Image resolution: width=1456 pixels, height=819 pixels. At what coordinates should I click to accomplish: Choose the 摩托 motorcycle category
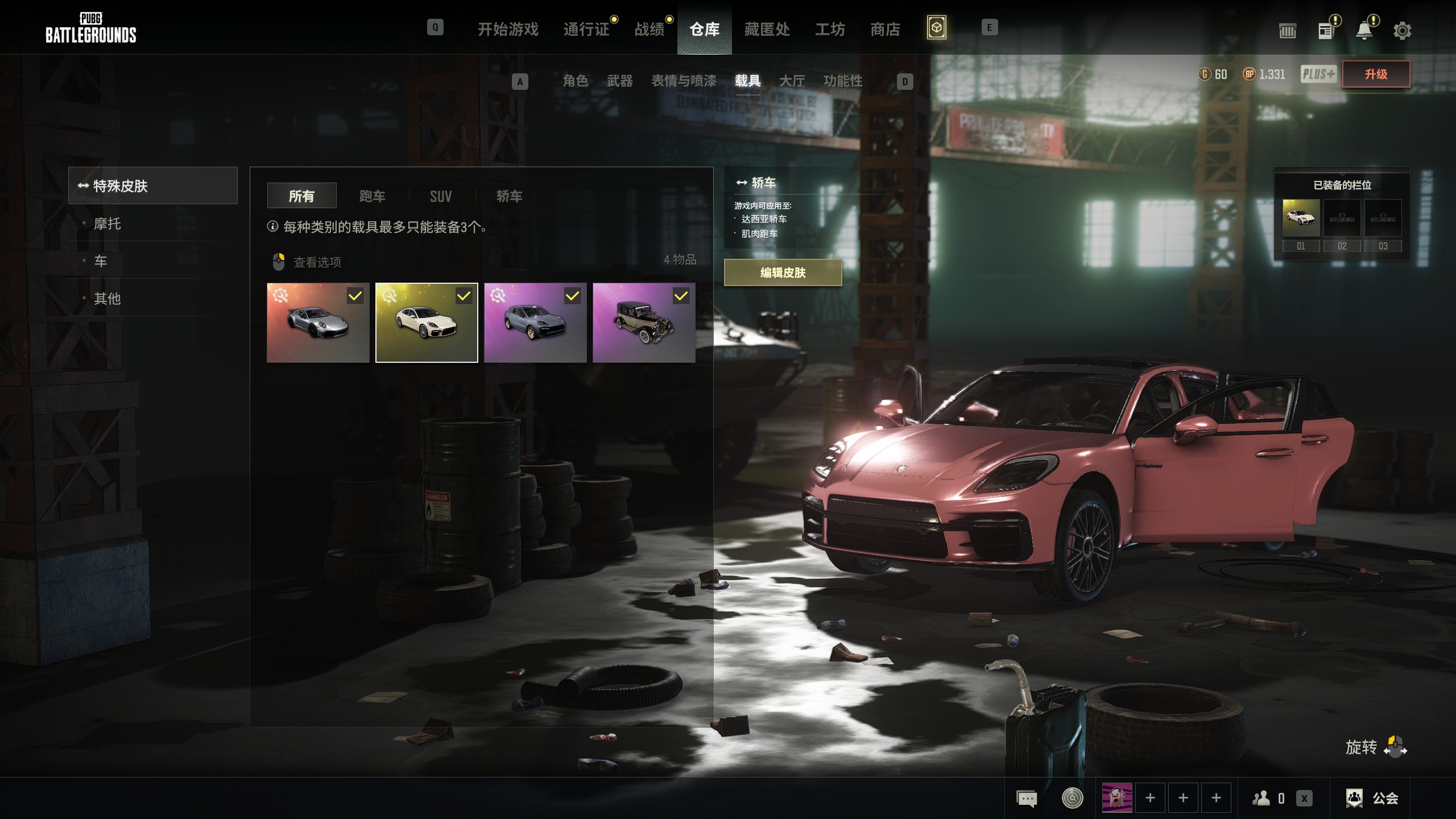pyautogui.click(x=107, y=224)
